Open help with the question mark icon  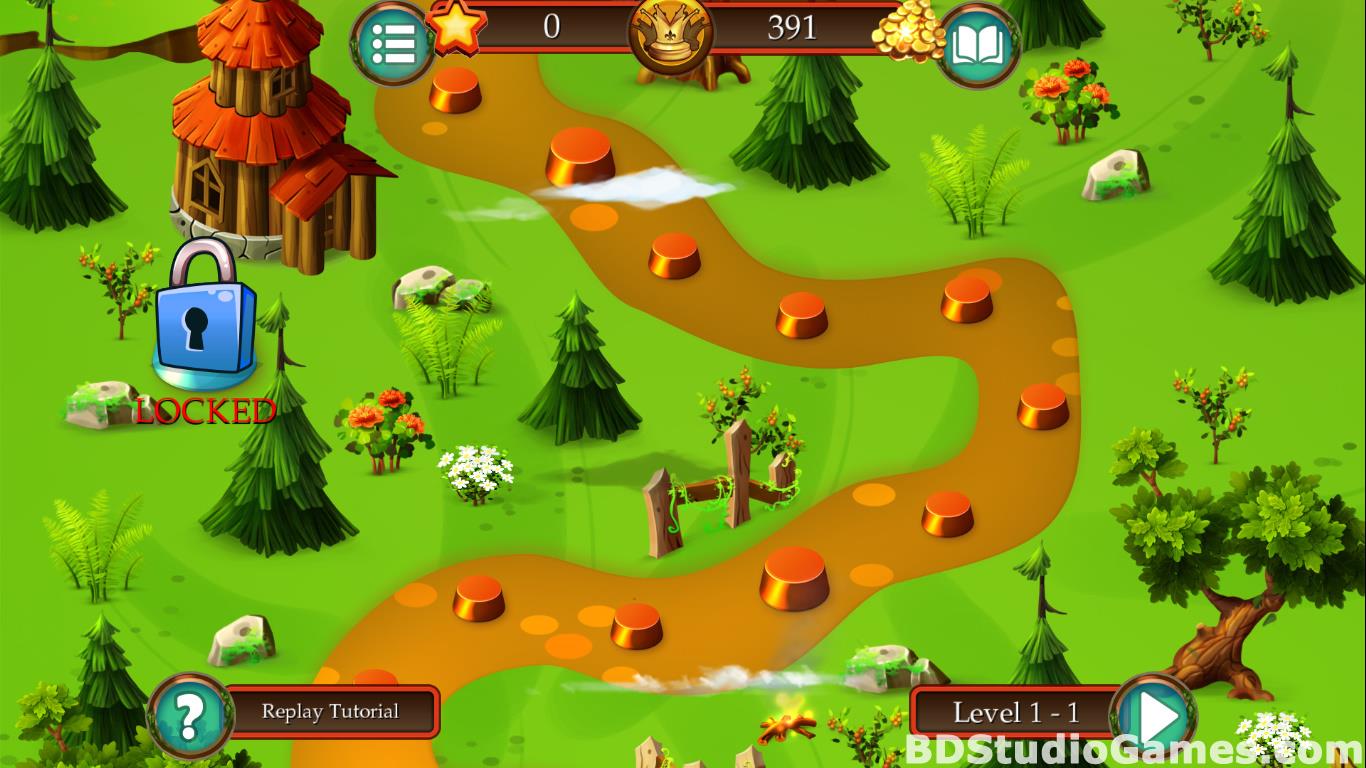tap(190, 715)
